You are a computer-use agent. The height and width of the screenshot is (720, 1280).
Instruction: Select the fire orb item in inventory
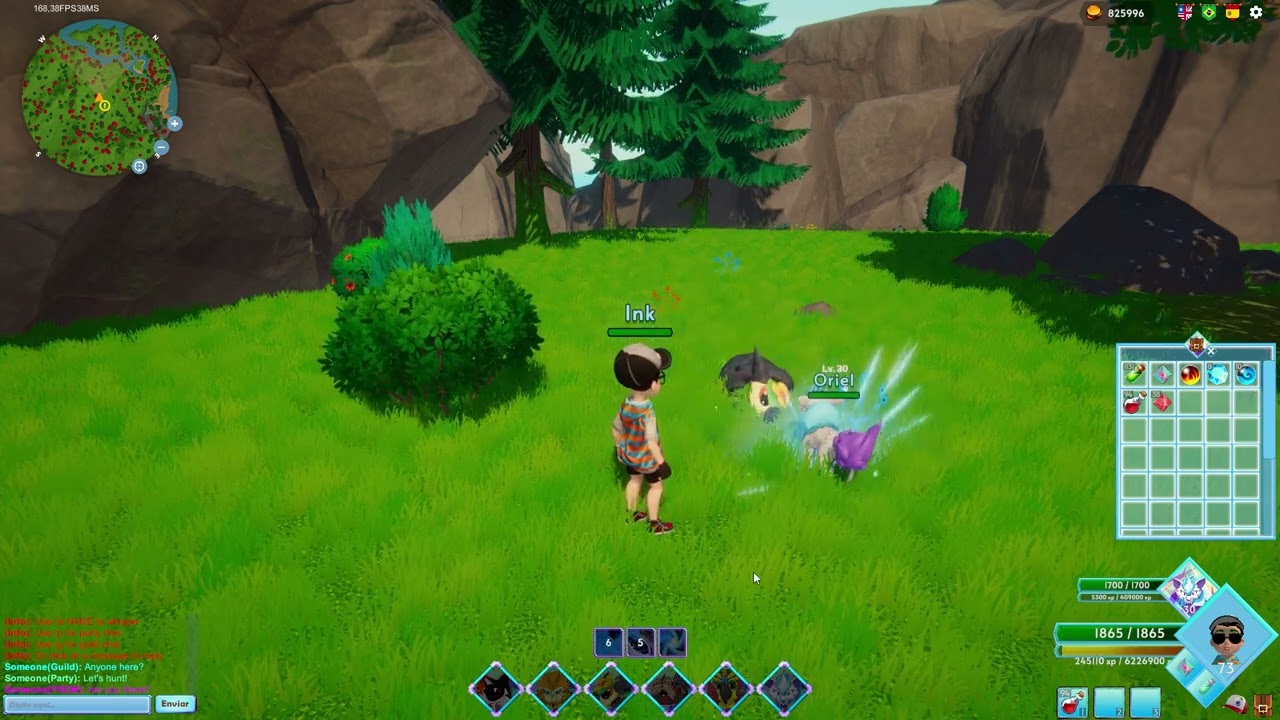(1190, 375)
